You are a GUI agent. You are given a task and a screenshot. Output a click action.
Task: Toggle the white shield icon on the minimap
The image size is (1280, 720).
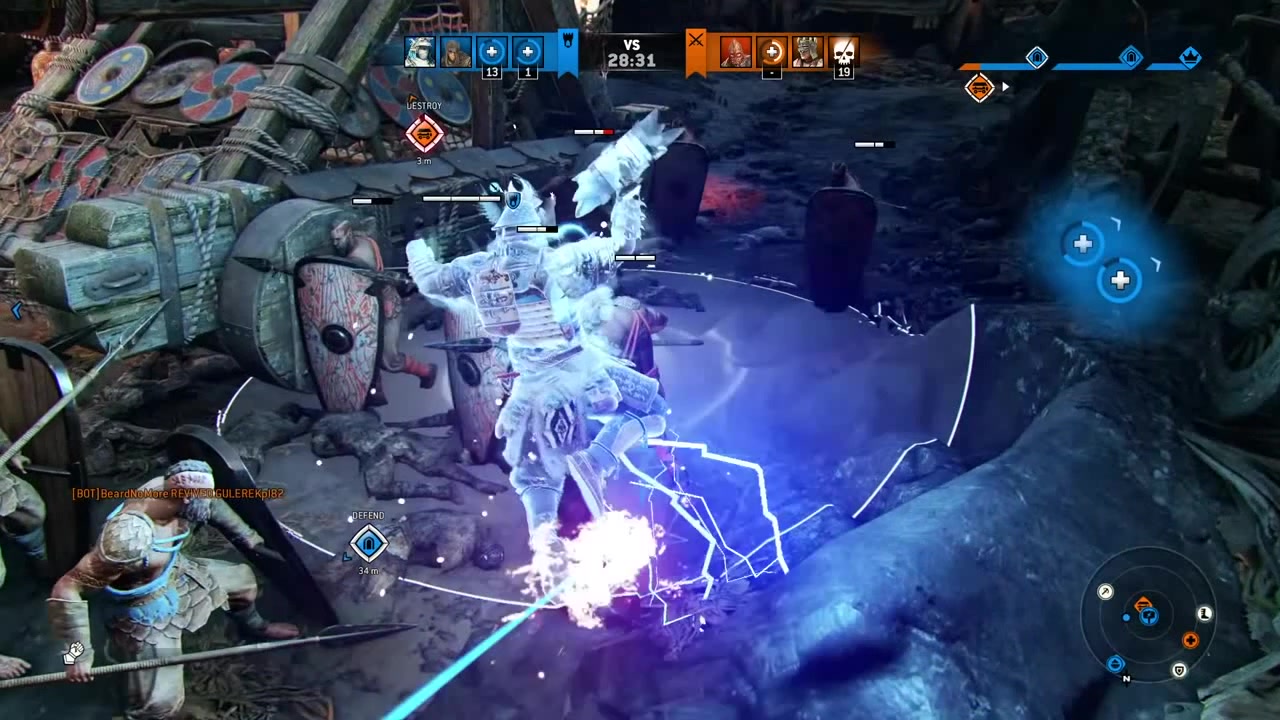(1179, 671)
